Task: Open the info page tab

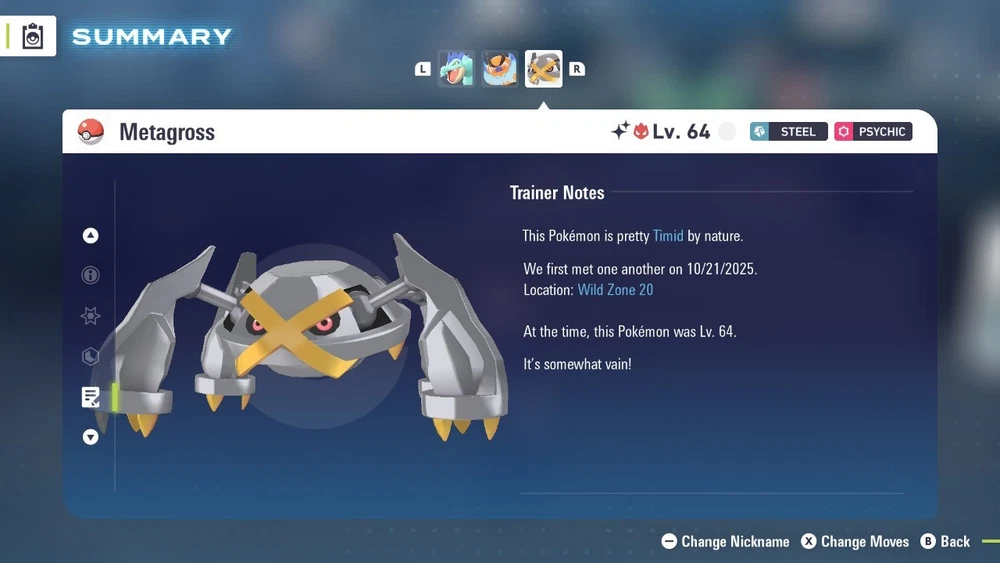Action: click(91, 275)
